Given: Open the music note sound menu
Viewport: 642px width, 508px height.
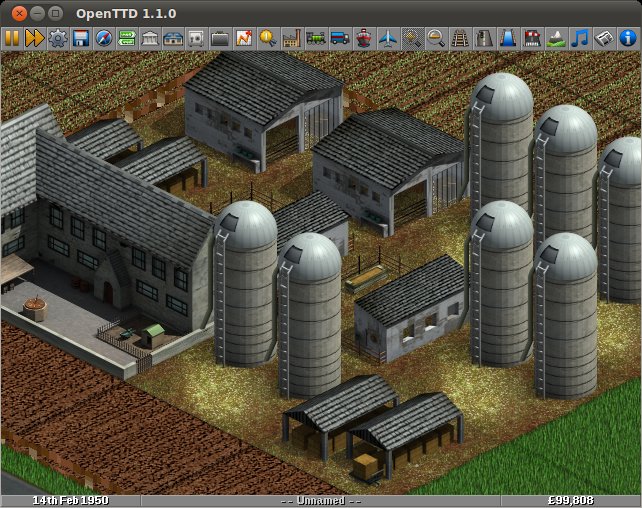Looking at the screenshot, I should 580,38.
